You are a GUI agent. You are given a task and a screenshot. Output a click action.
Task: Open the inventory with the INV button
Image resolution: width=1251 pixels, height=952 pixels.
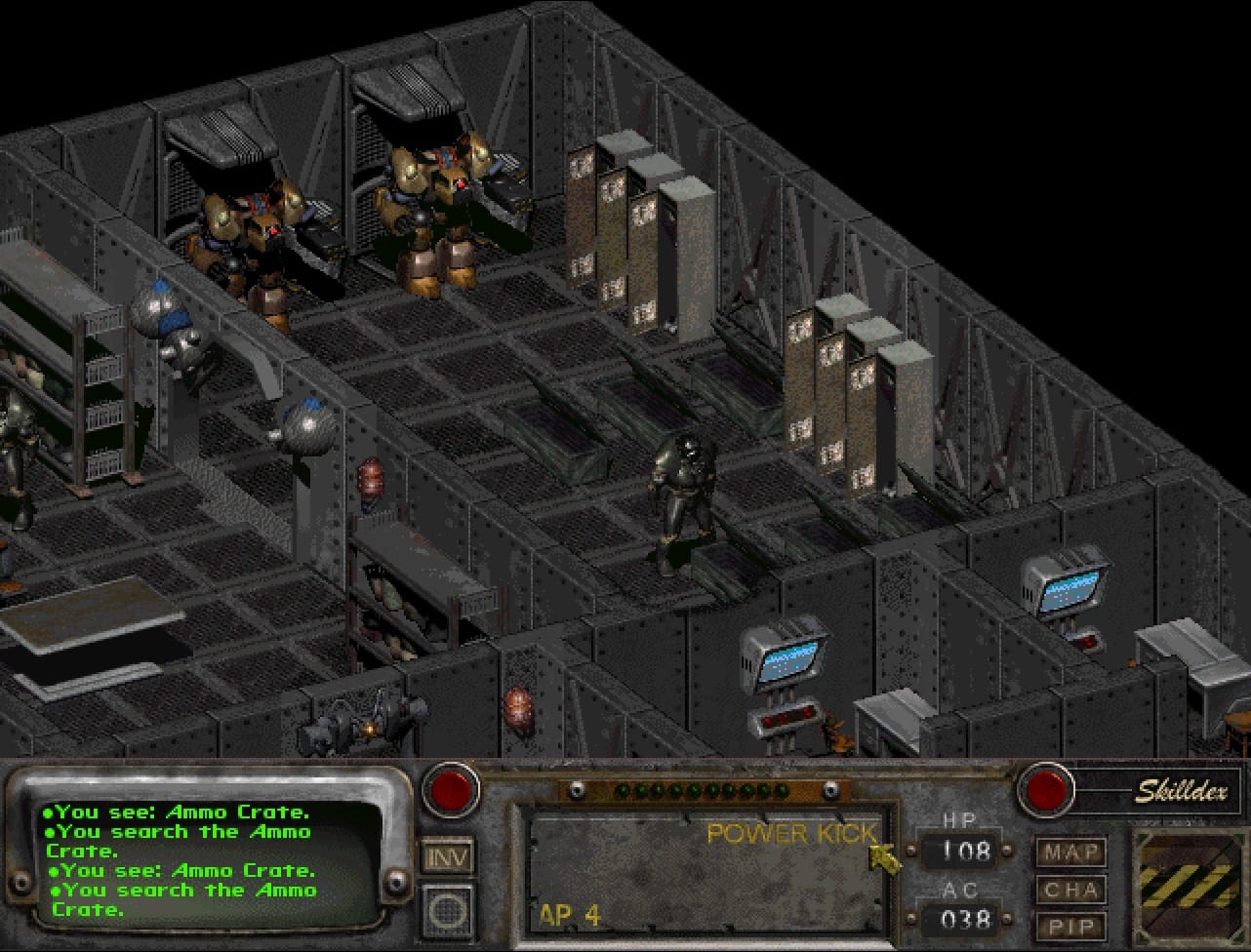click(448, 857)
